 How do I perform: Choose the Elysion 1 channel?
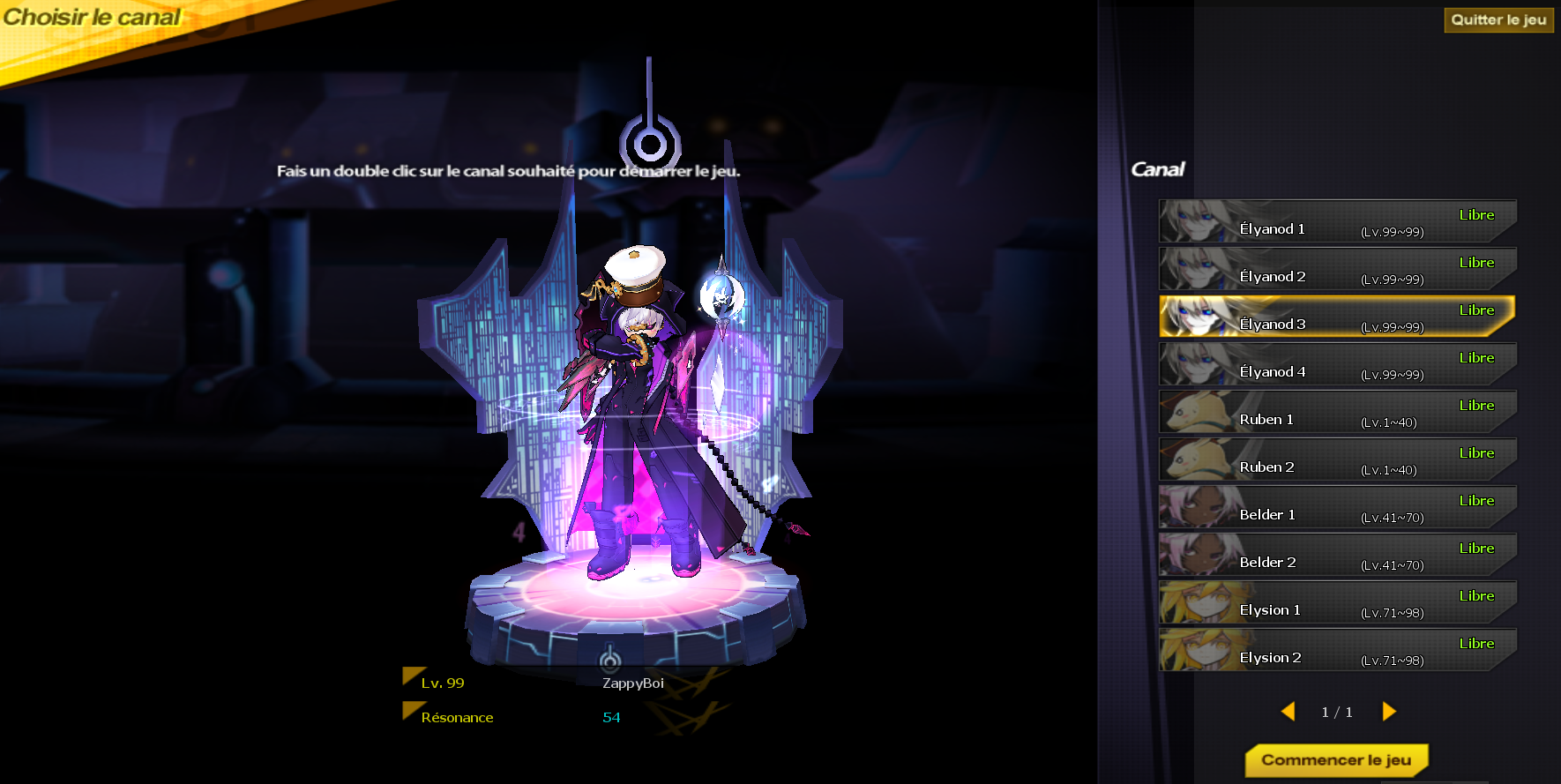coord(1336,602)
